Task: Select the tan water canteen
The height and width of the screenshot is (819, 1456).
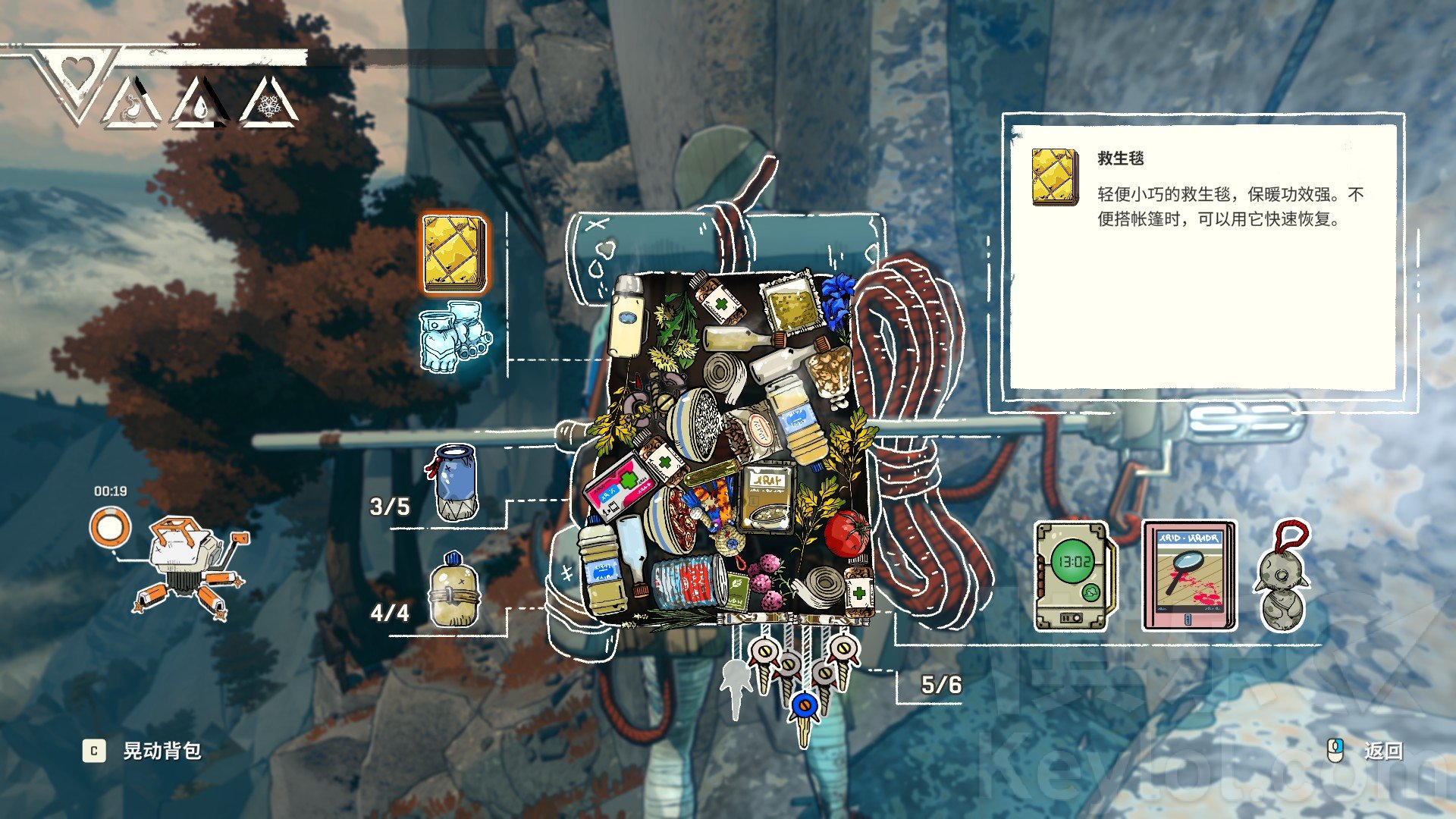Action: click(x=454, y=591)
